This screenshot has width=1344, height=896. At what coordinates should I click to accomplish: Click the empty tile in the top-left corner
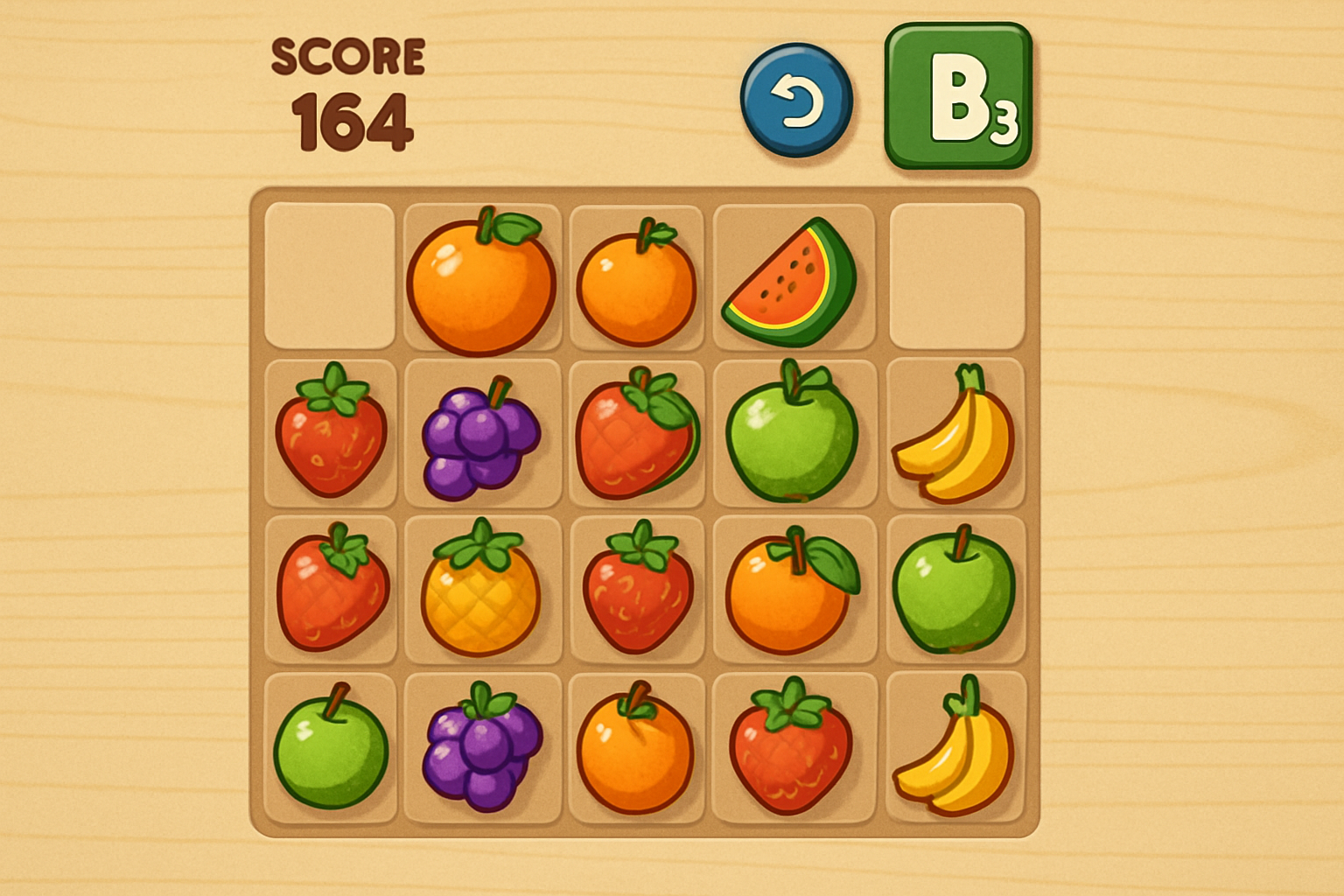[x=331, y=276]
